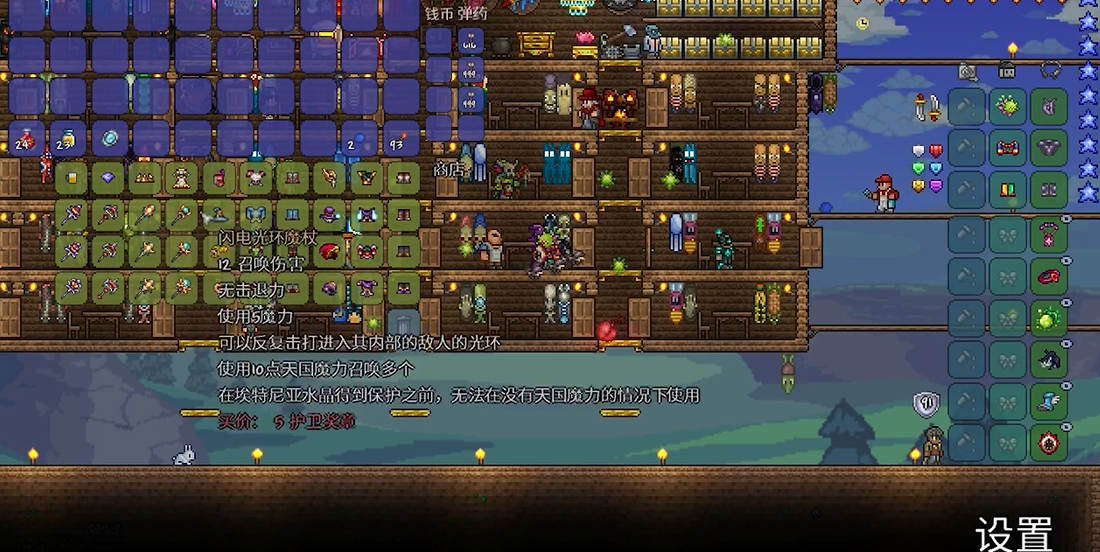Select the purple crystal gem in the shop
This screenshot has width=1100, height=552.
point(108,180)
